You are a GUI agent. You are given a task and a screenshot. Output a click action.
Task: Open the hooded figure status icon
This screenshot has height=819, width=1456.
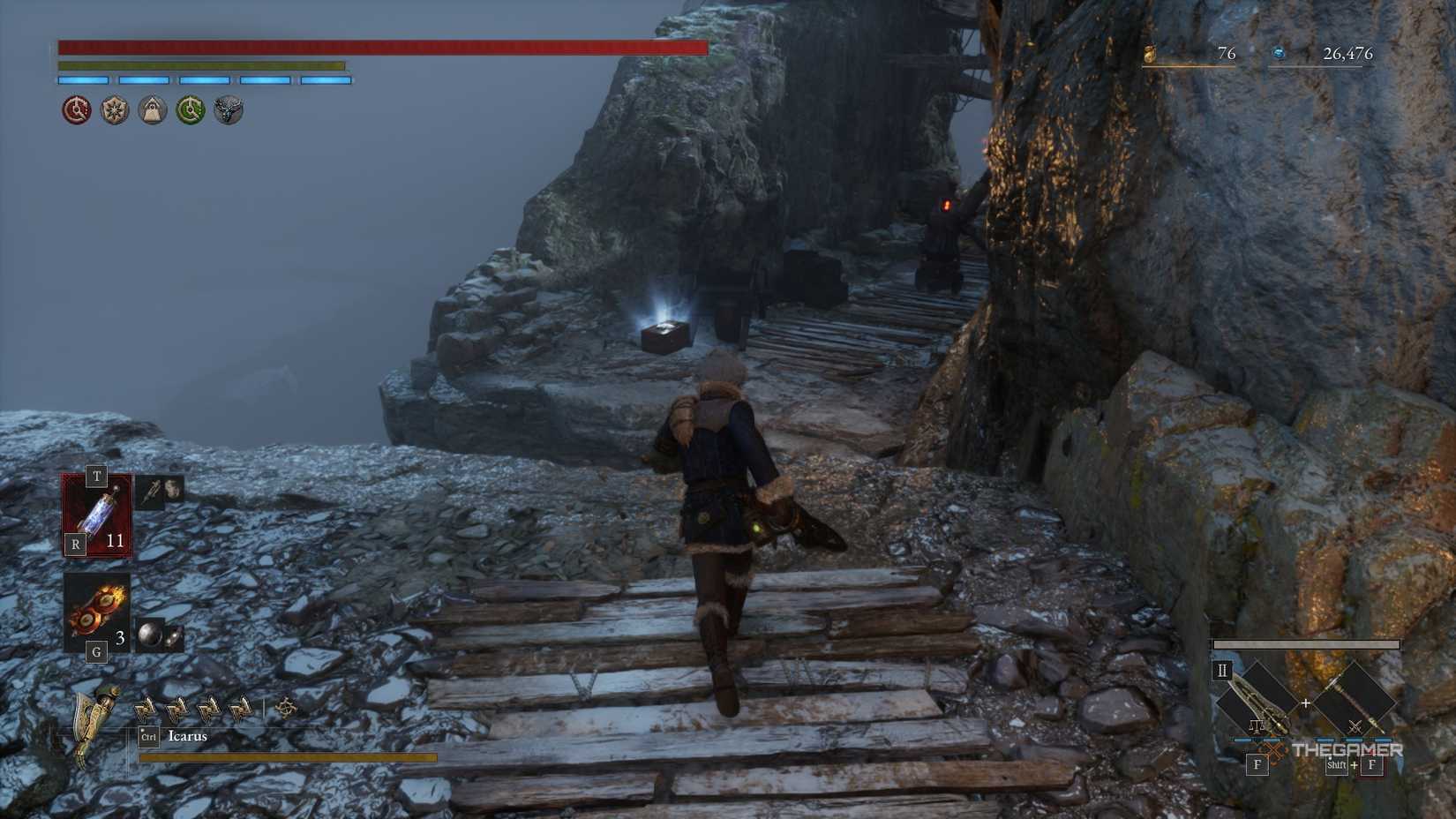click(x=152, y=110)
